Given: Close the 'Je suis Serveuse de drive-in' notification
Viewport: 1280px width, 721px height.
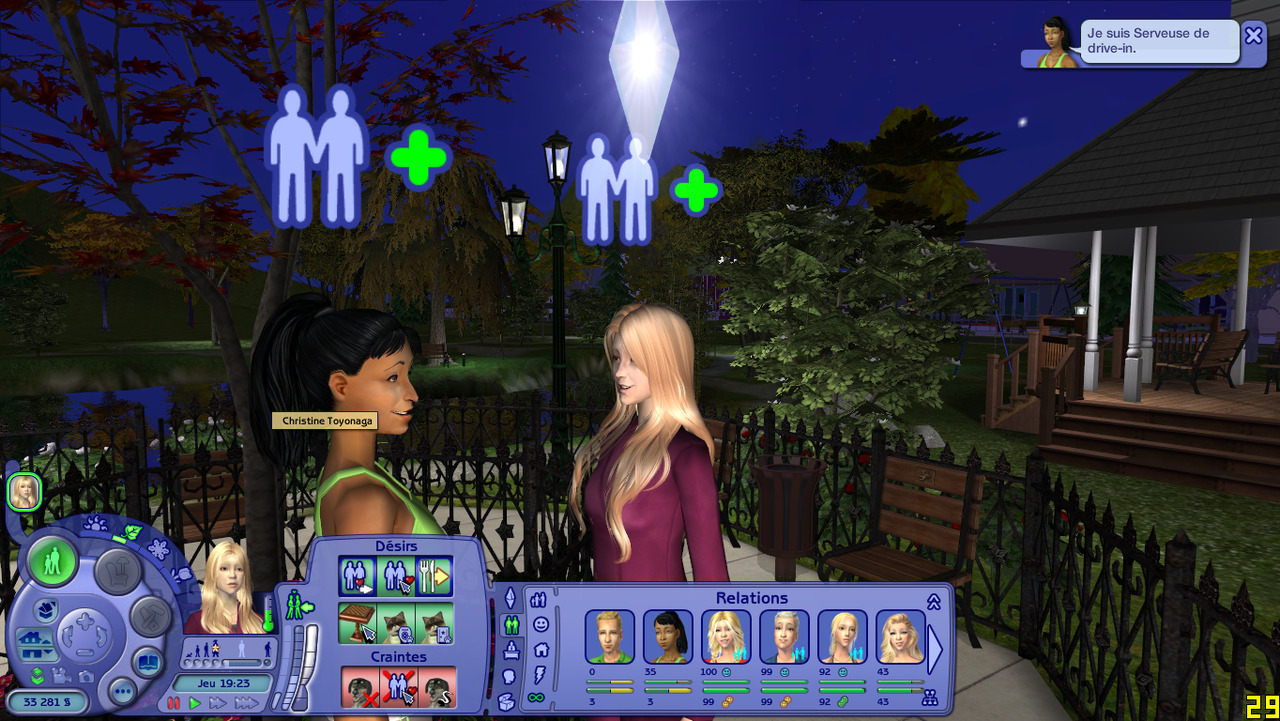Looking at the screenshot, I should (1253, 36).
